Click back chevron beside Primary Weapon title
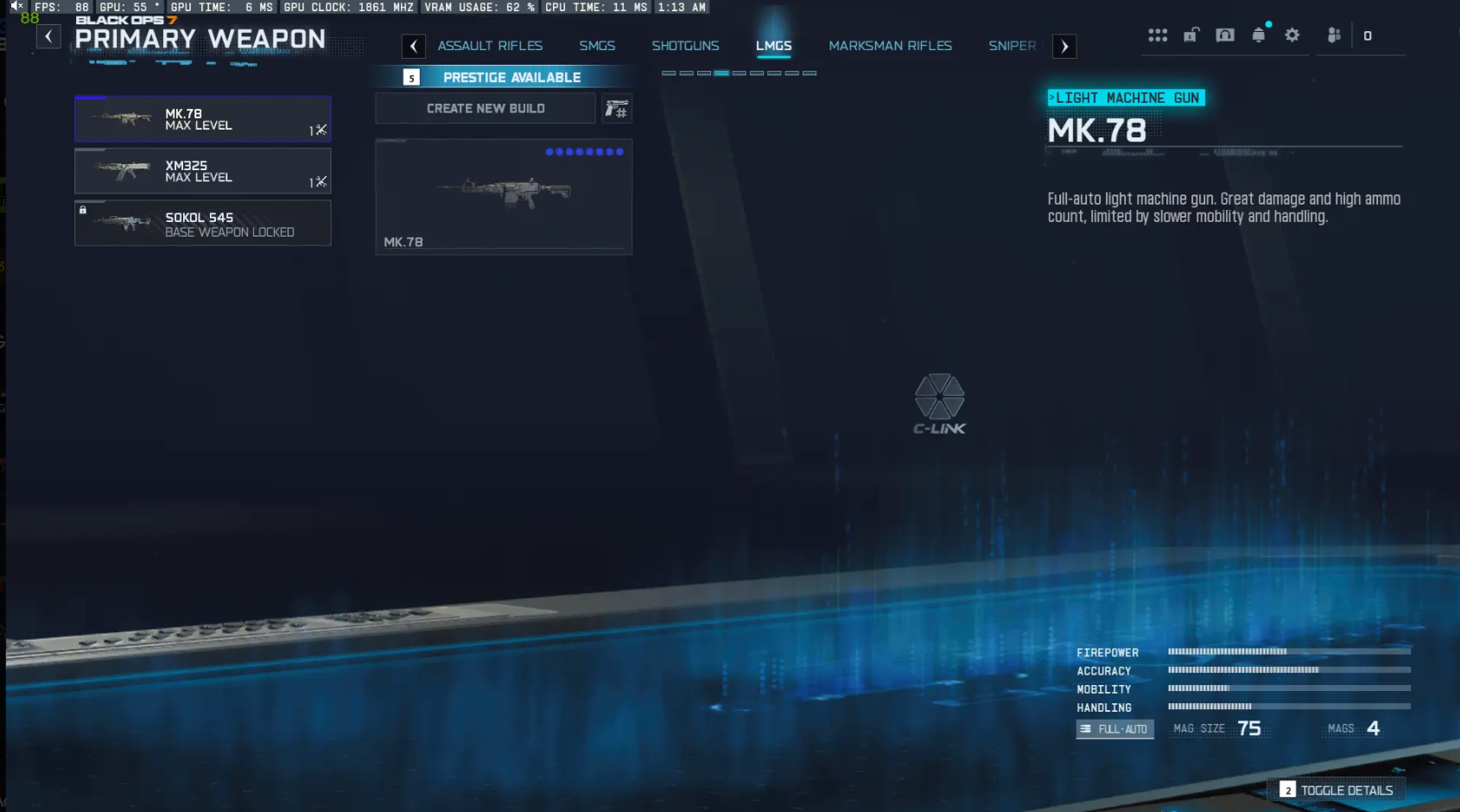The width and height of the screenshot is (1460, 812). click(x=48, y=36)
